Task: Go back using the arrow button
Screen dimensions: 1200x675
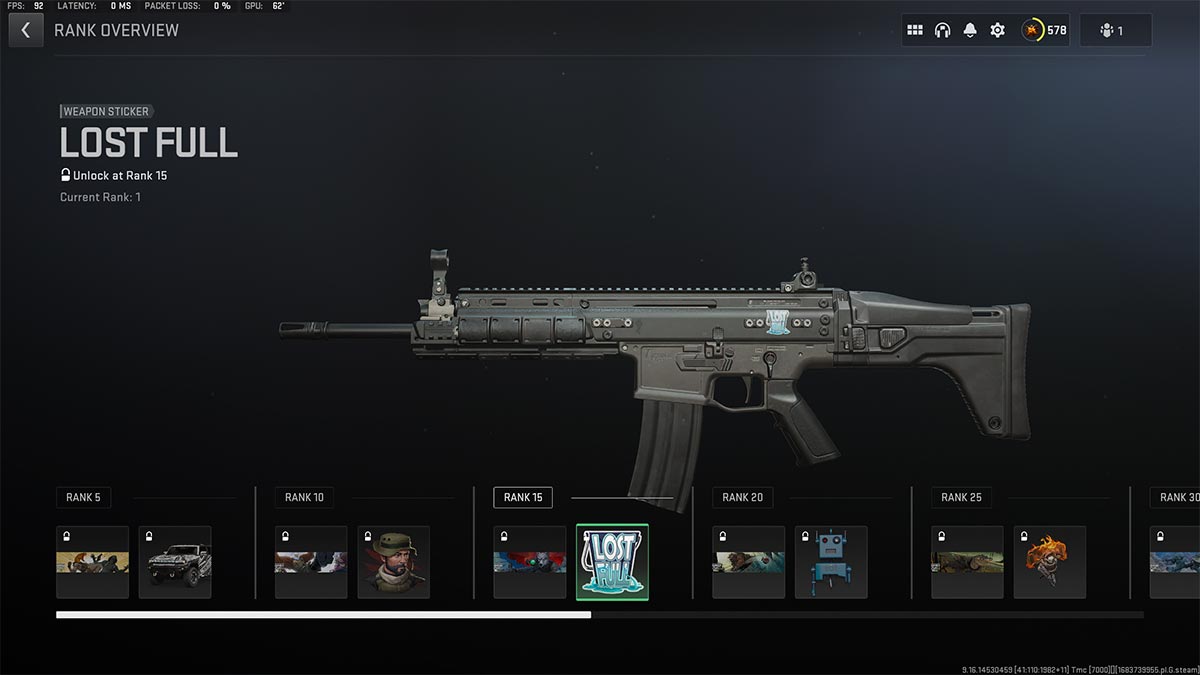Action: [26, 30]
